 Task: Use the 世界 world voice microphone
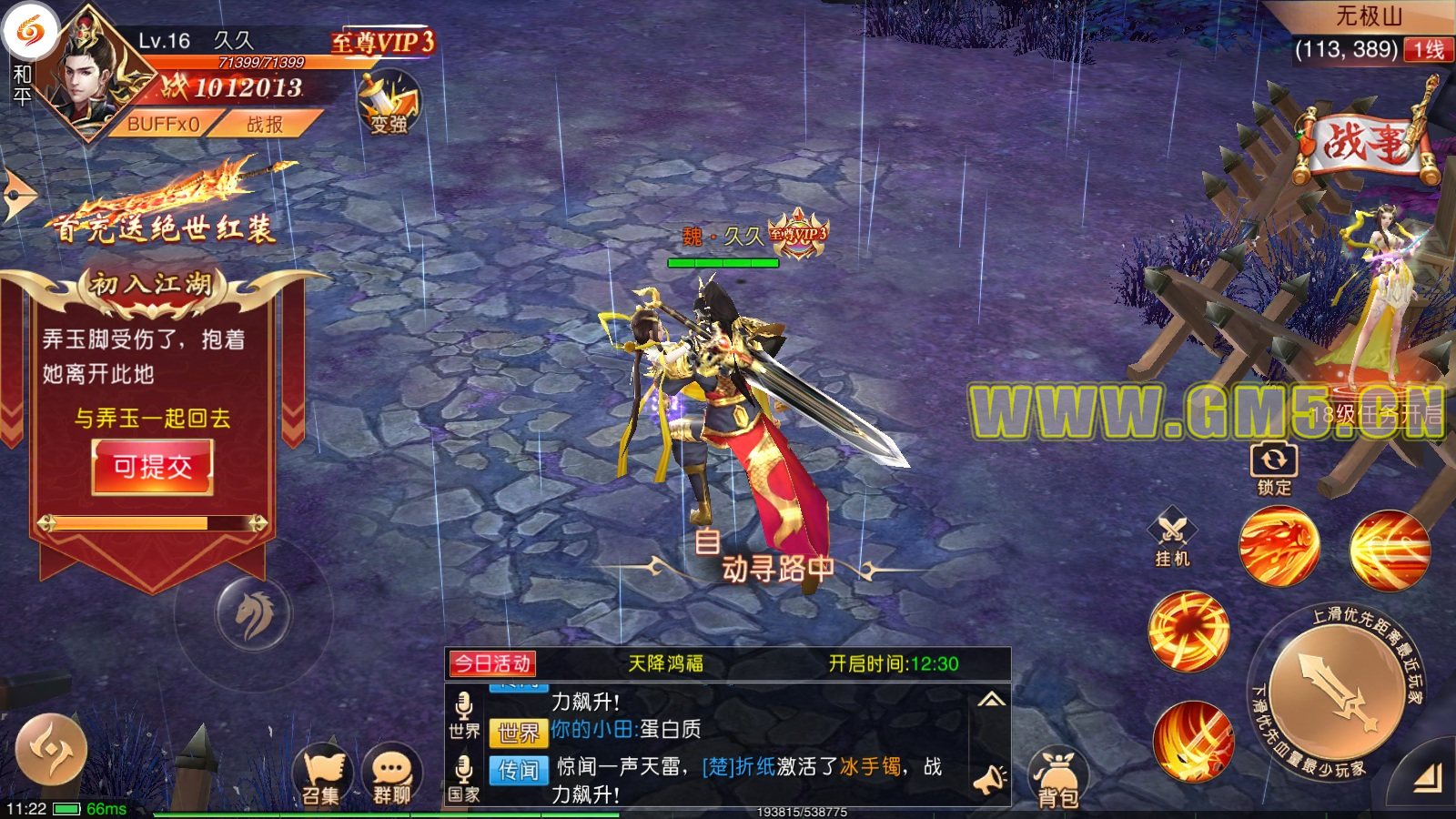click(x=463, y=714)
